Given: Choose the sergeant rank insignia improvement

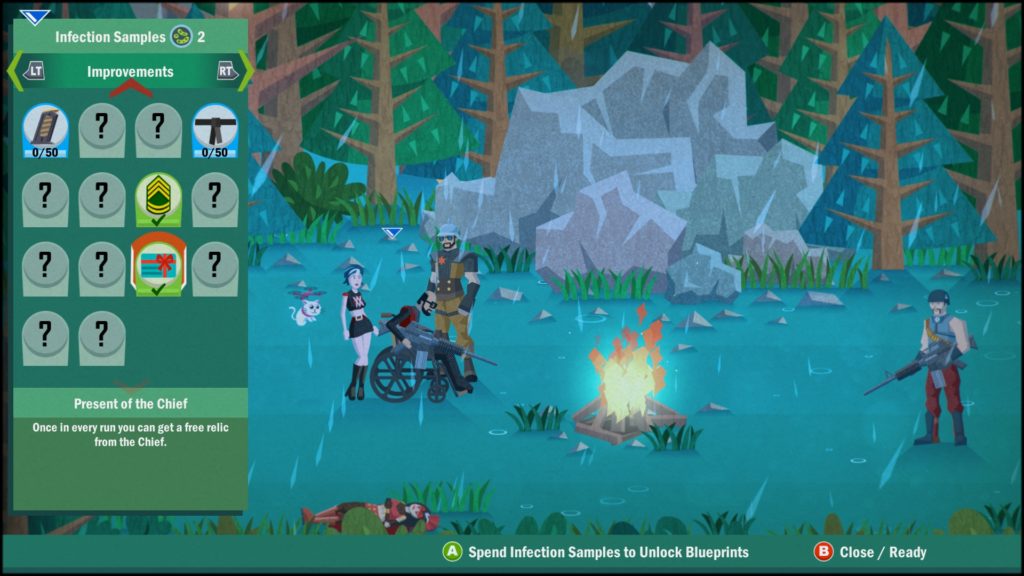Looking at the screenshot, I should tap(158, 198).
